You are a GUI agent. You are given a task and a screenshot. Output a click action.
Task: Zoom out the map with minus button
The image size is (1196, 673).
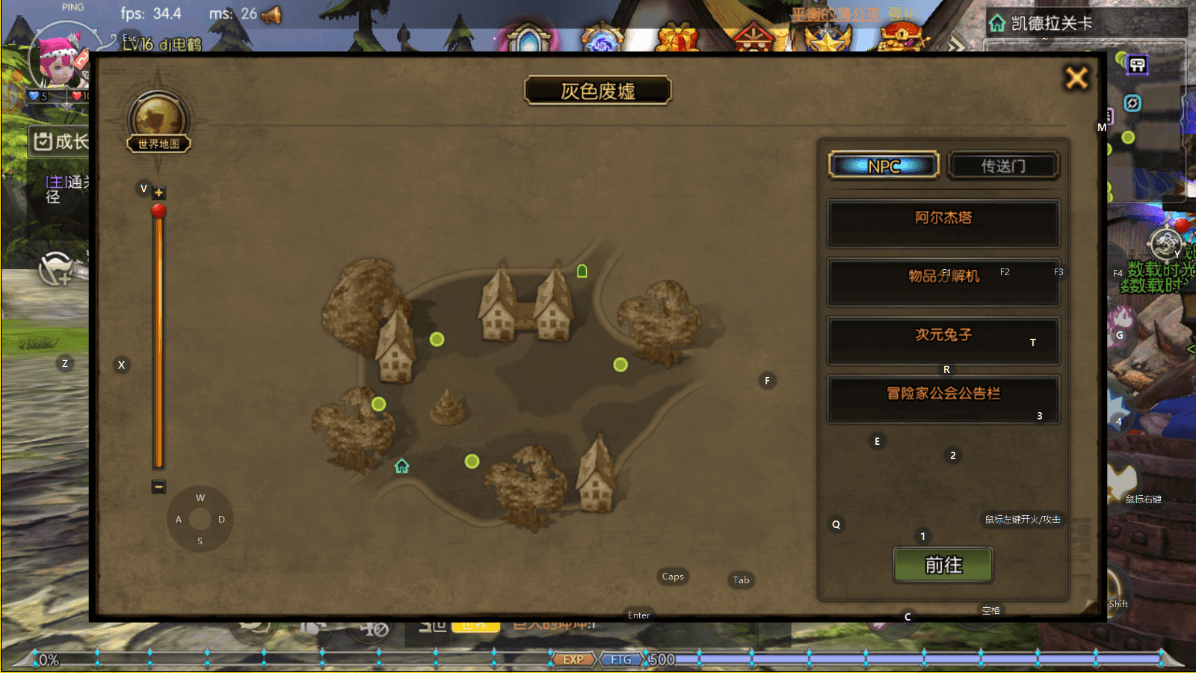pos(159,487)
